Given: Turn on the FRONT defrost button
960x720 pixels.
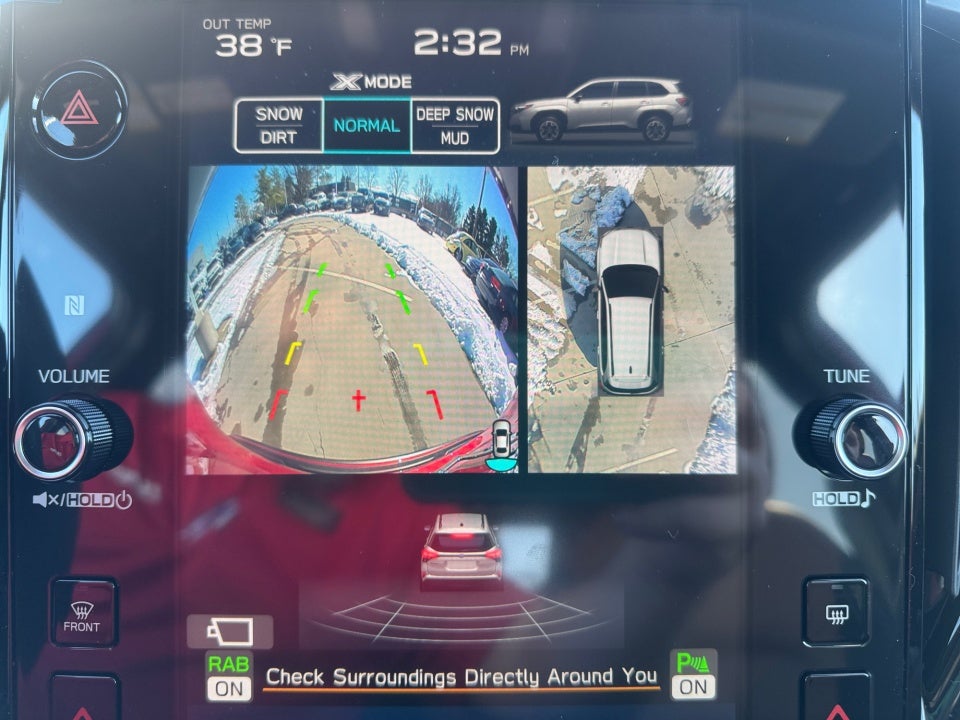Looking at the screenshot, I should point(82,612).
